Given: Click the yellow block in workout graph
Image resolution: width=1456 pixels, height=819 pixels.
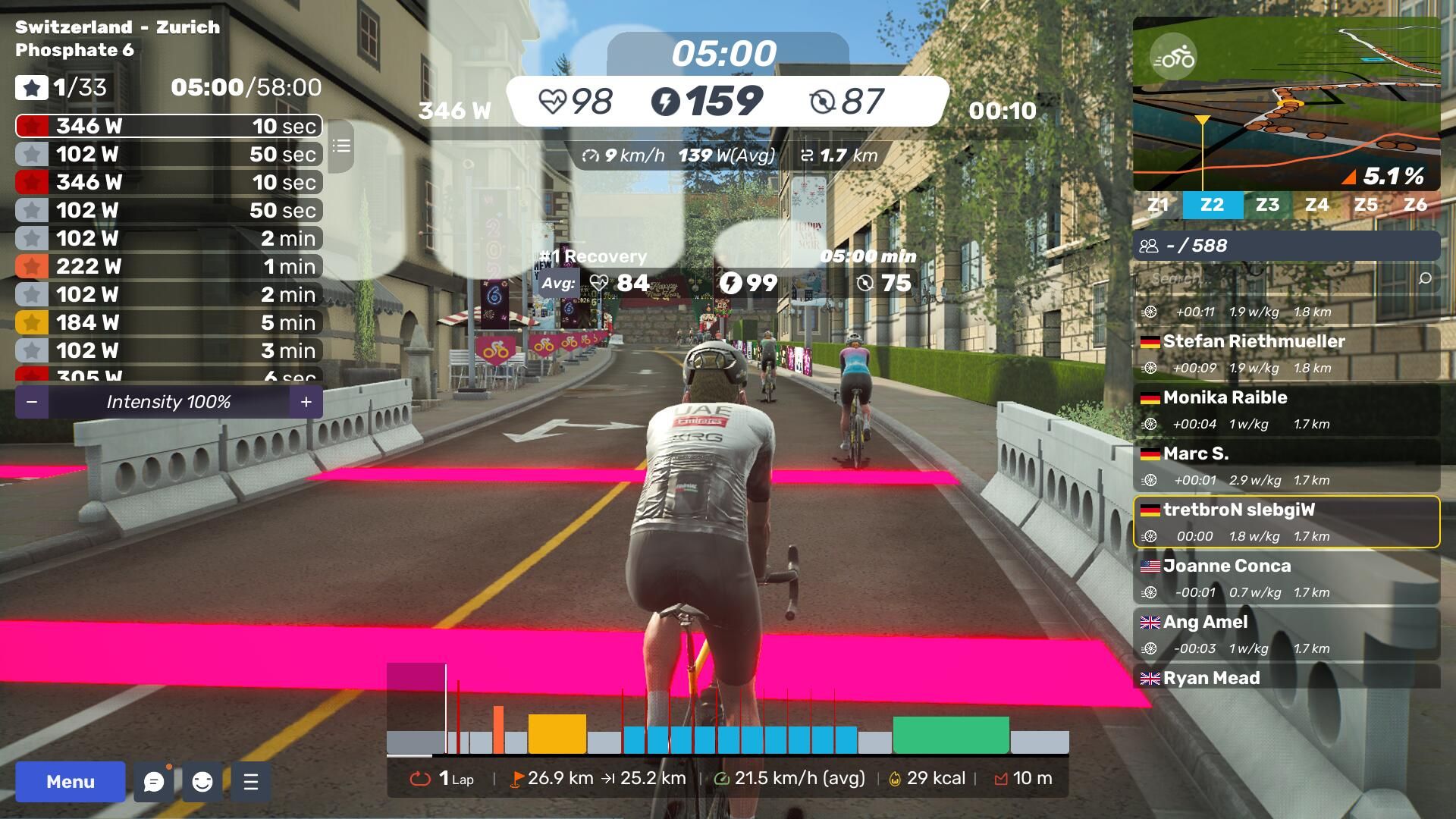Looking at the screenshot, I should [x=557, y=733].
